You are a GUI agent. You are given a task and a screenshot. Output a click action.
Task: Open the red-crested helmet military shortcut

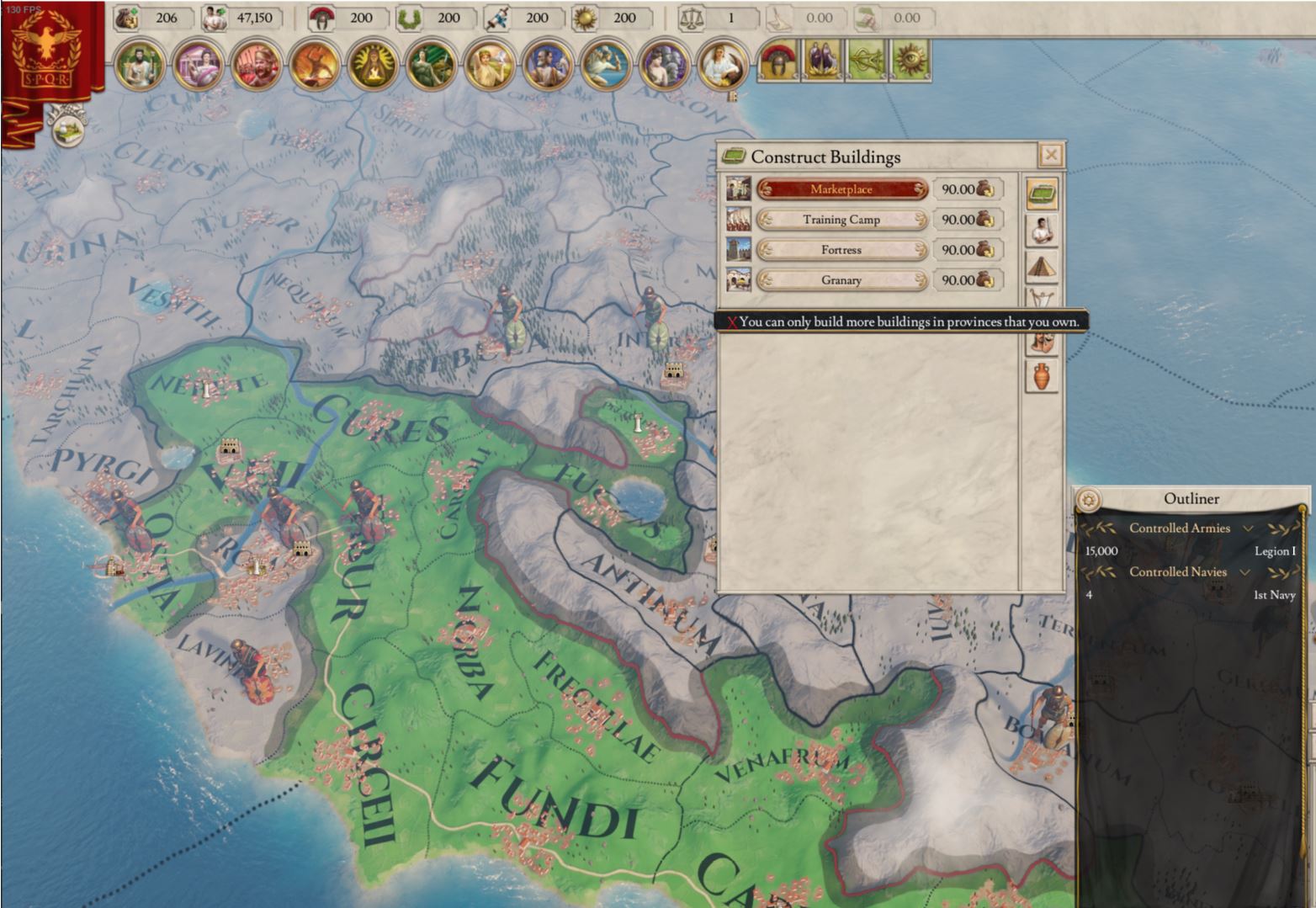(778, 61)
